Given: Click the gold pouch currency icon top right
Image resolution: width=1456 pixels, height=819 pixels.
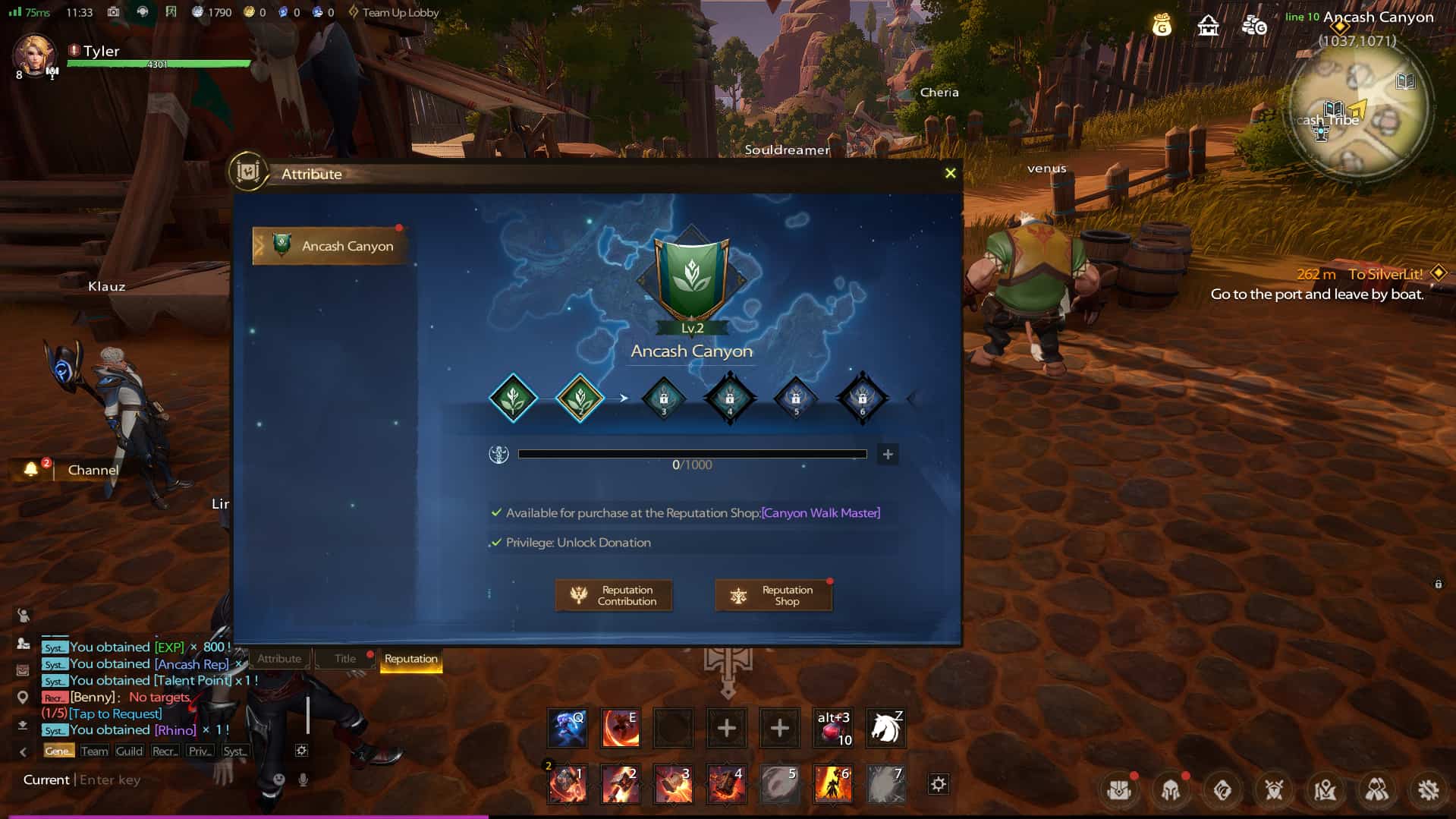Looking at the screenshot, I should [1161, 25].
